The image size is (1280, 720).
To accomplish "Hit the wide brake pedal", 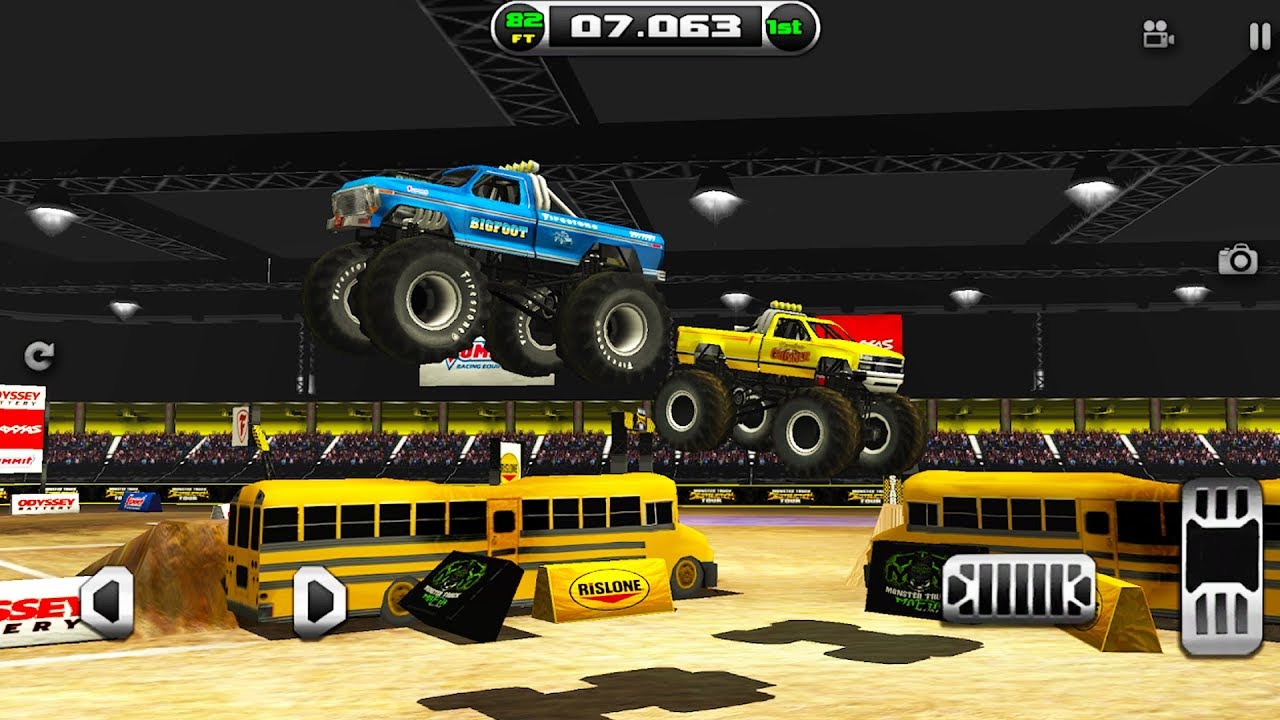I will 1019,589.
